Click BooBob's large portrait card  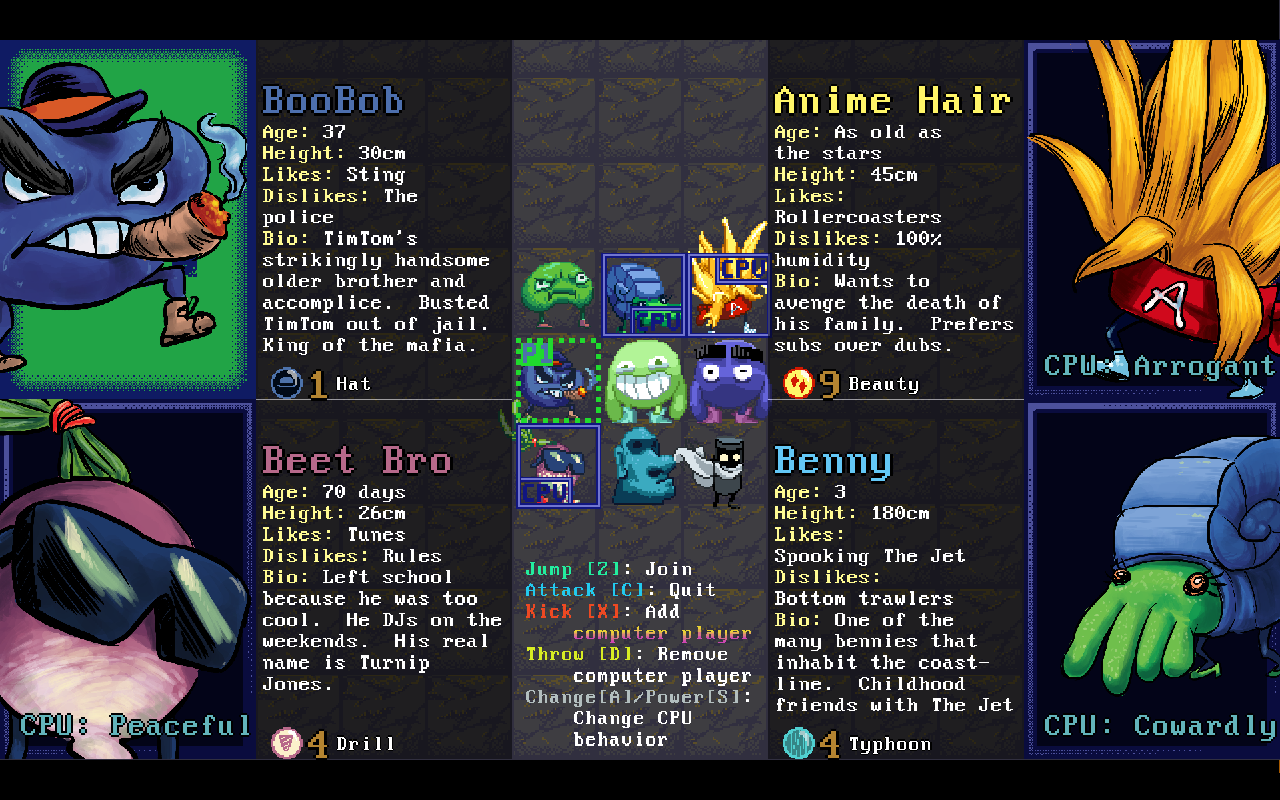click(x=128, y=218)
